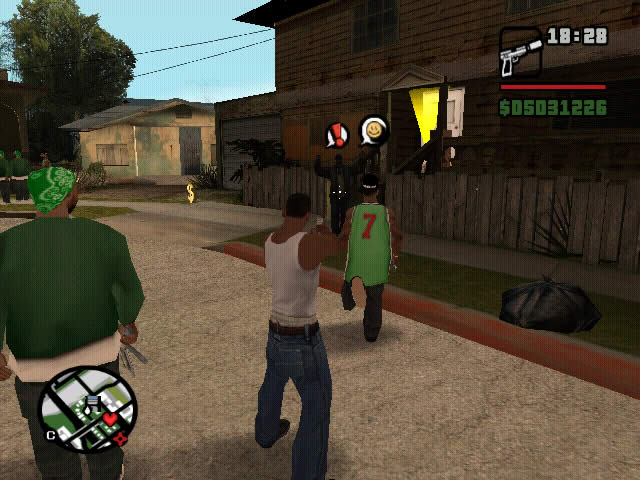Viewport: 640px width, 480px height.
Task: Open the circular radar minimap
Action: point(87,408)
